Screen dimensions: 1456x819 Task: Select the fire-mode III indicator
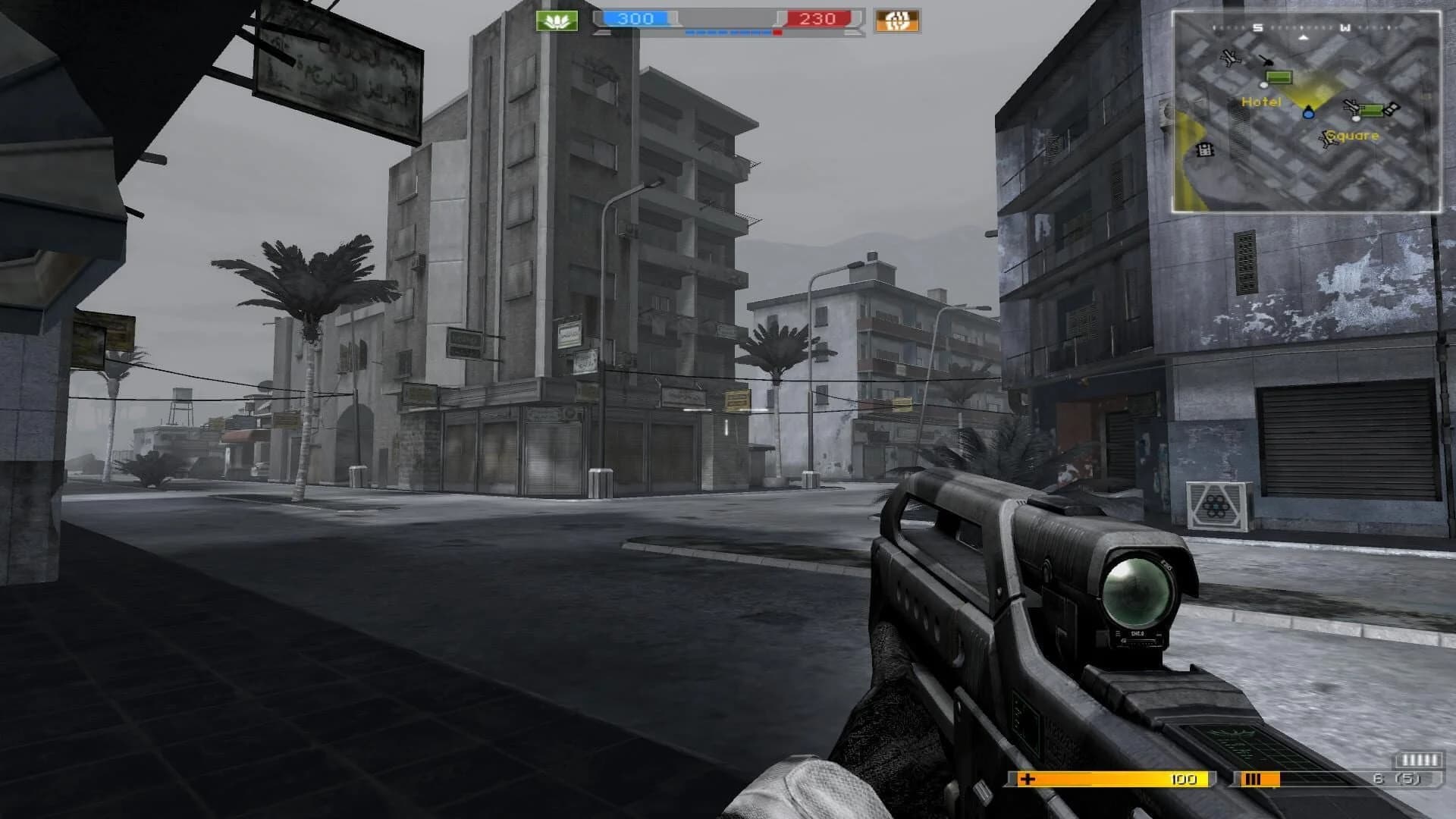[1254, 780]
